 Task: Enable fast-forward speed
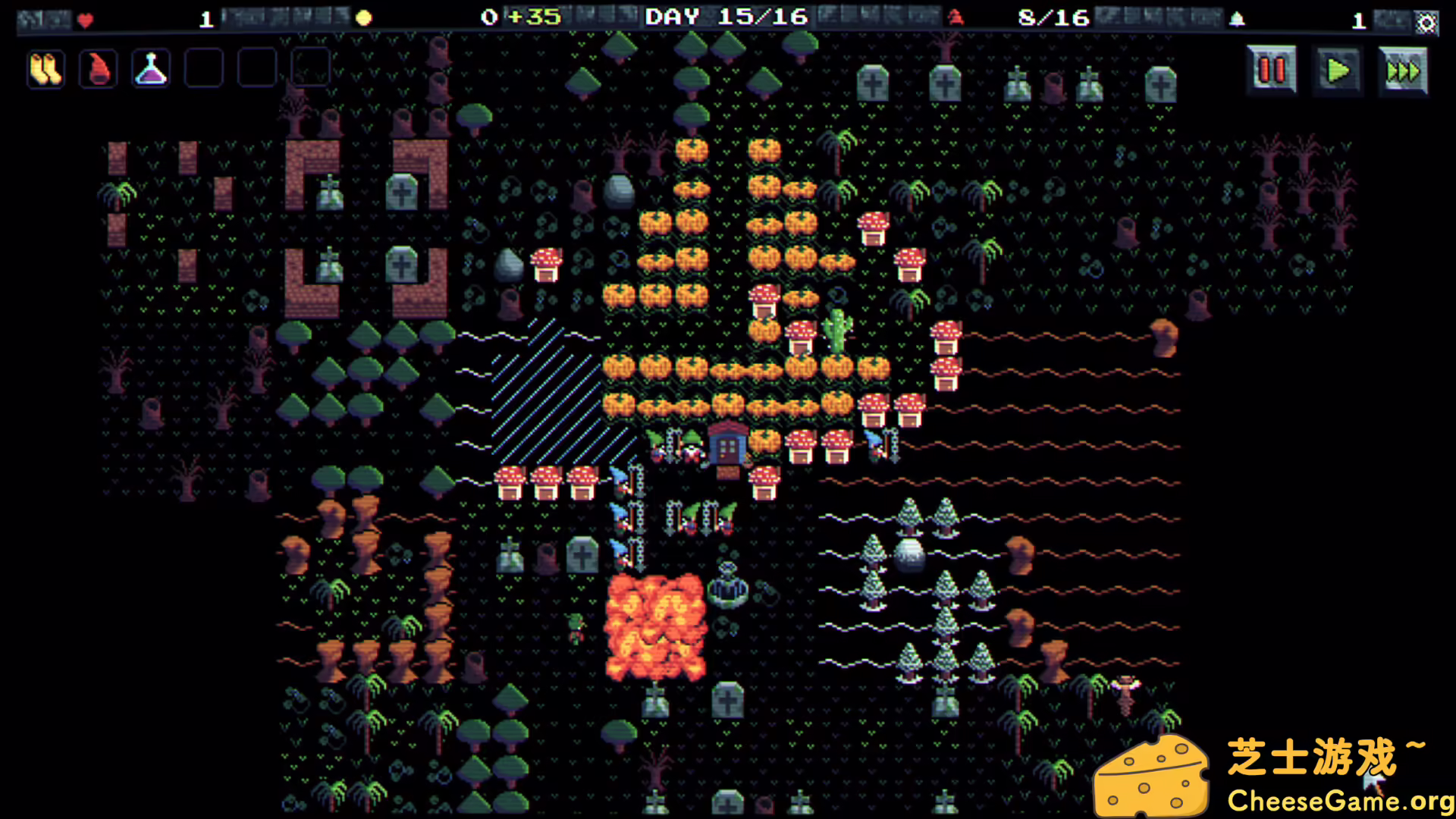point(1403,69)
